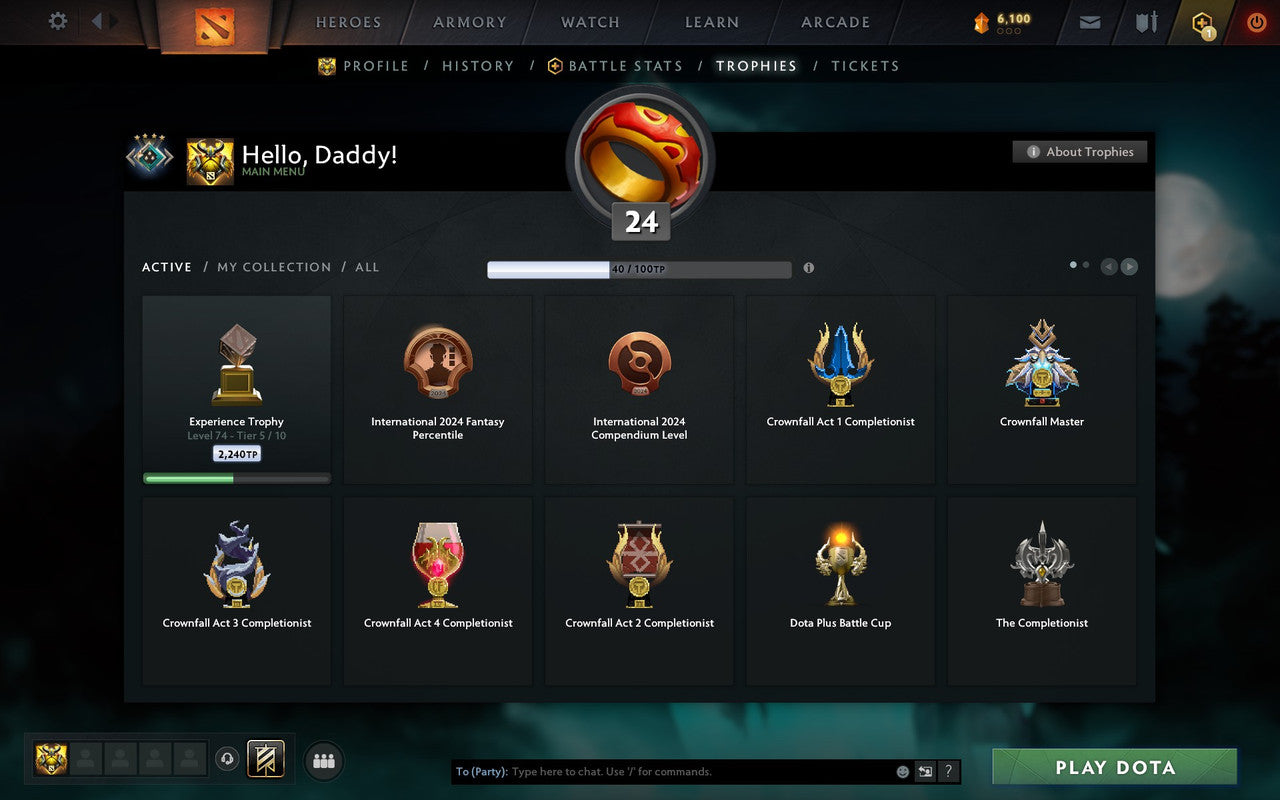Click the chat help question mark

click(x=948, y=771)
